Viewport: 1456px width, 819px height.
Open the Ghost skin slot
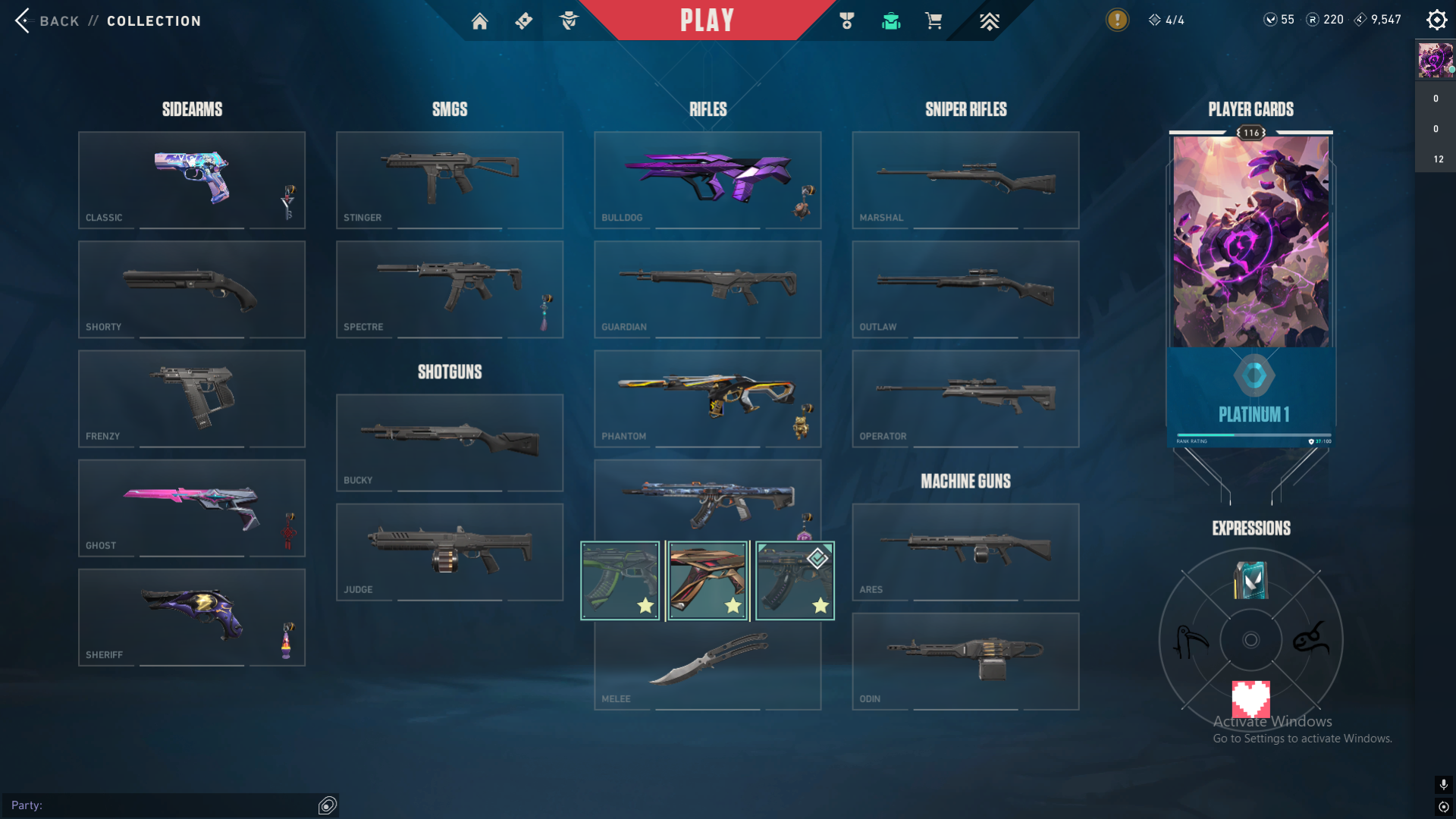pyautogui.click(x=192, y=507)
